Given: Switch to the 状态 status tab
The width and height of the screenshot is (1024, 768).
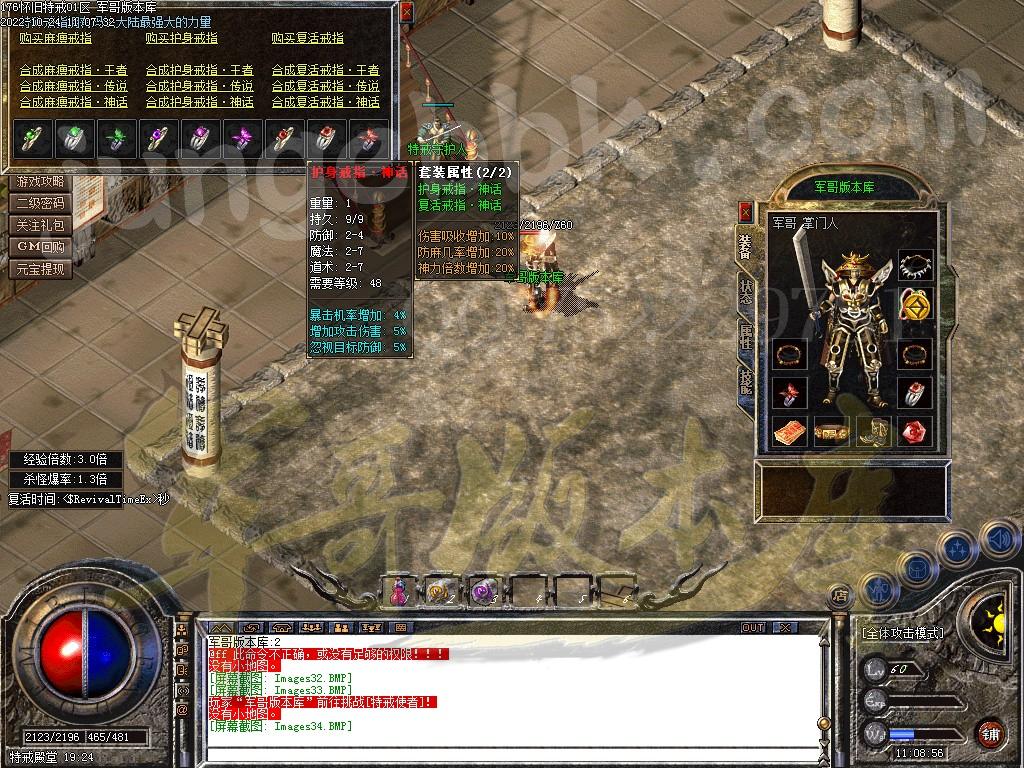Looking at the screenshot, I should click(x=745, y=290).
